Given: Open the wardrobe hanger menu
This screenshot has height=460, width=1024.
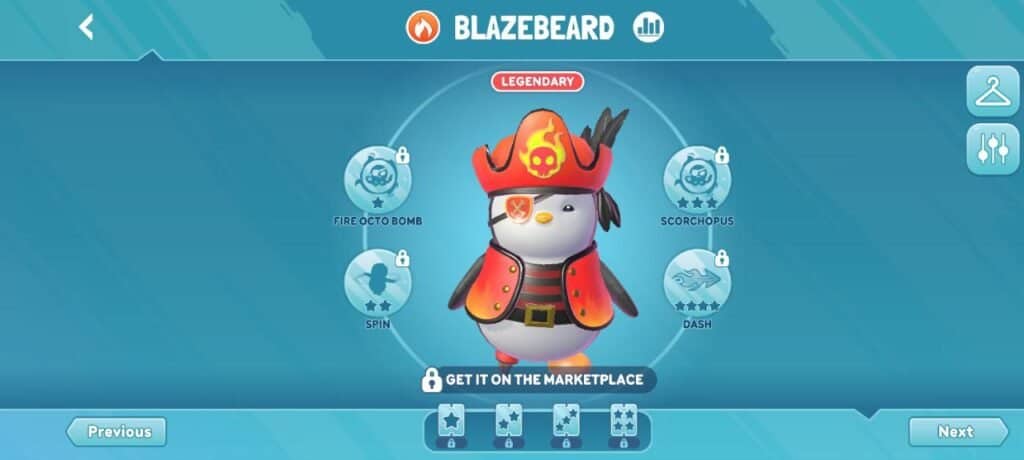Looking at the screenshot, I should coord(992,92).
